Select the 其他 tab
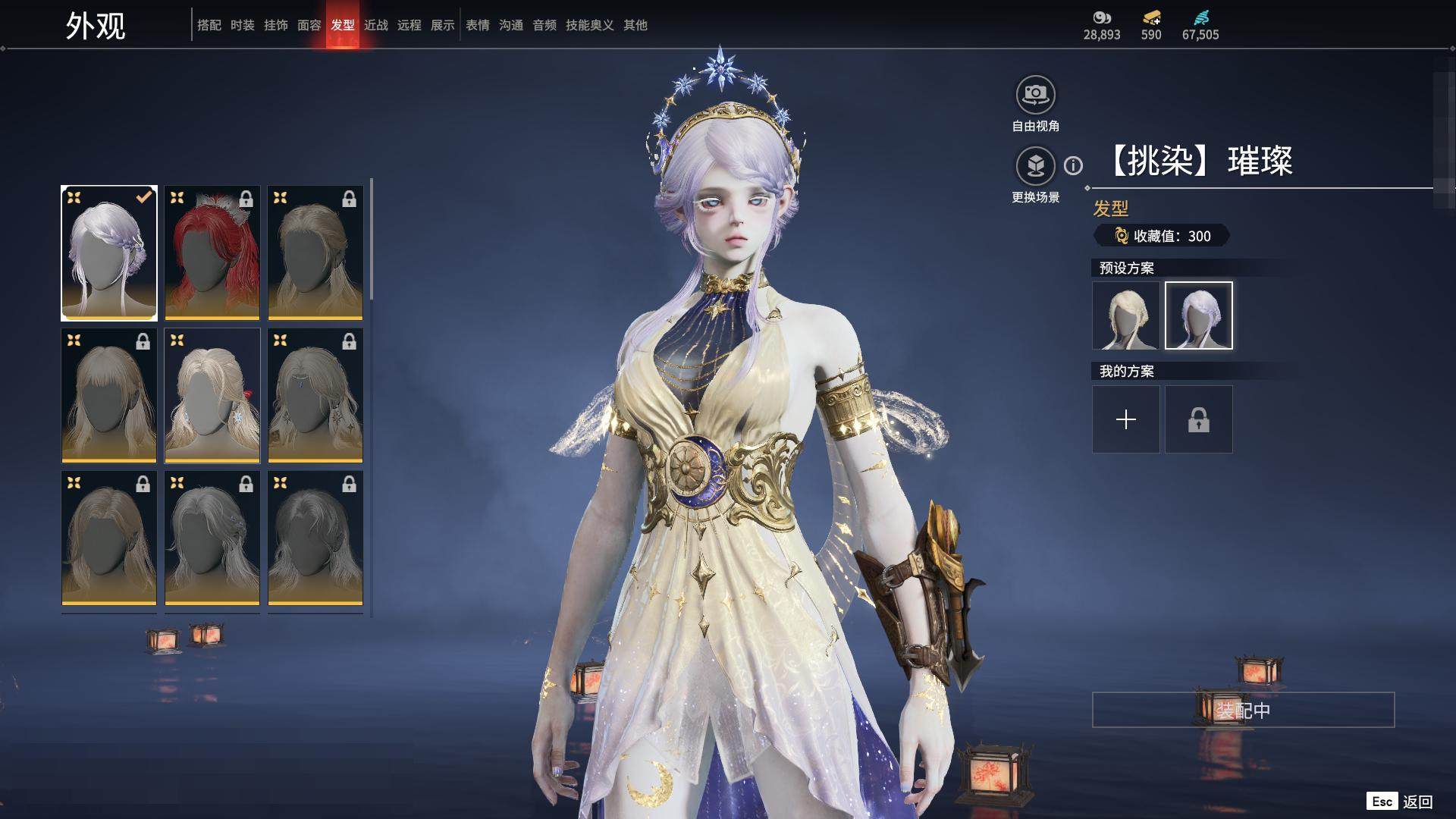1456x819 pixels. [635, 25]
